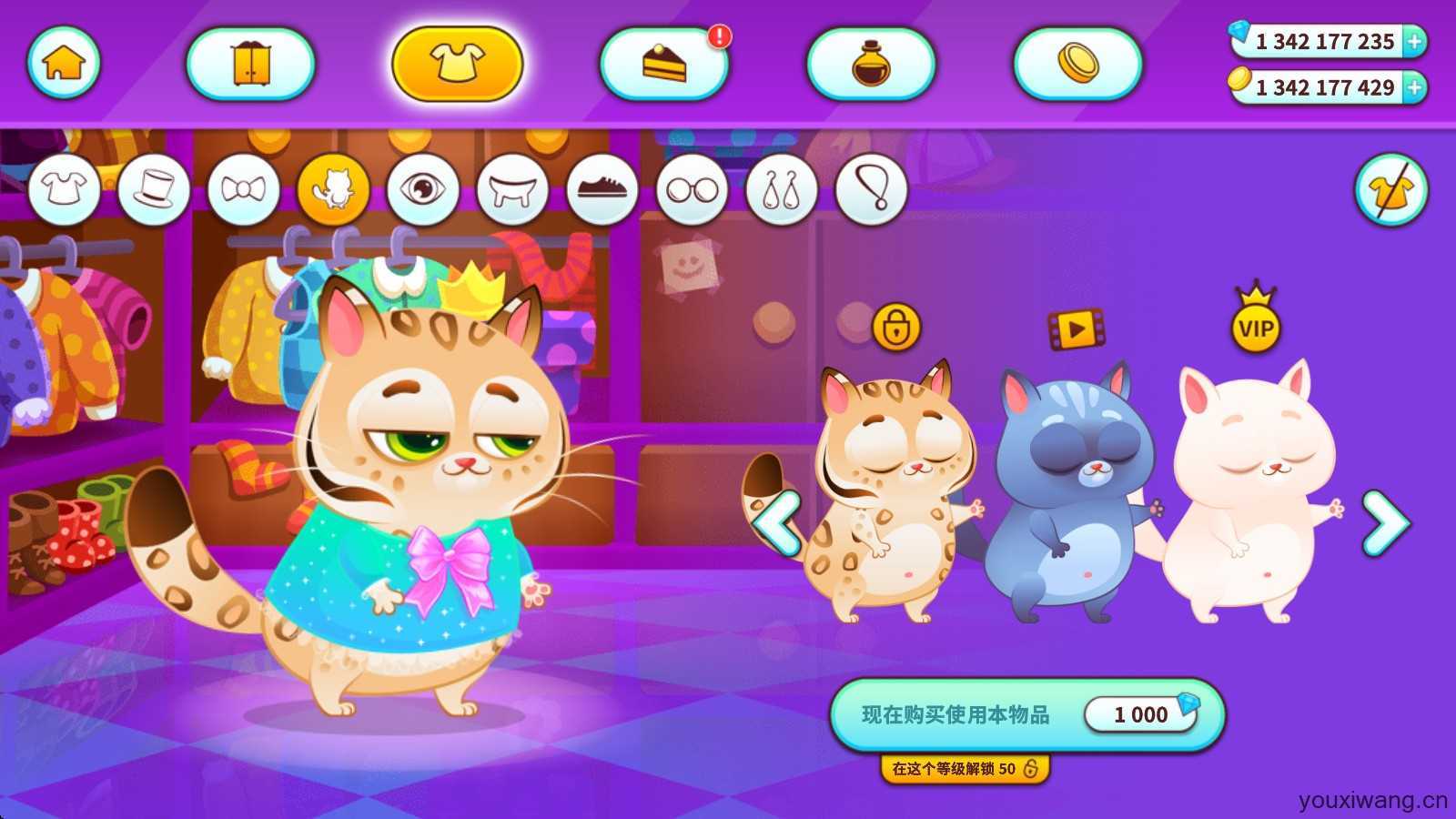Select the top hat category
The height and width of the screenshot is (819, 1456).
point(151,189)
